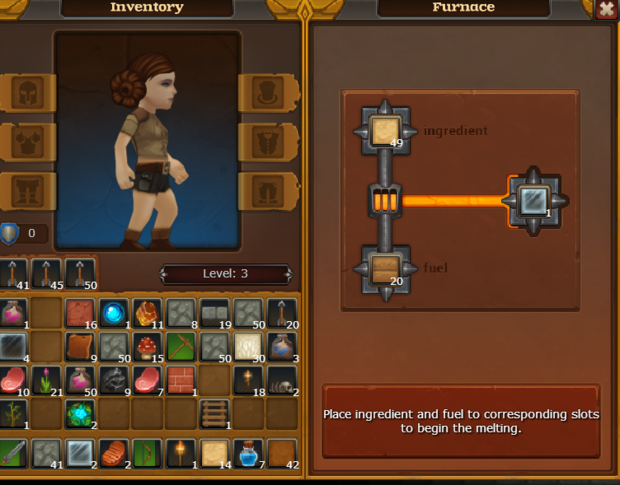
Task: Select the arrow stack of 45
Action: [46, 273]
